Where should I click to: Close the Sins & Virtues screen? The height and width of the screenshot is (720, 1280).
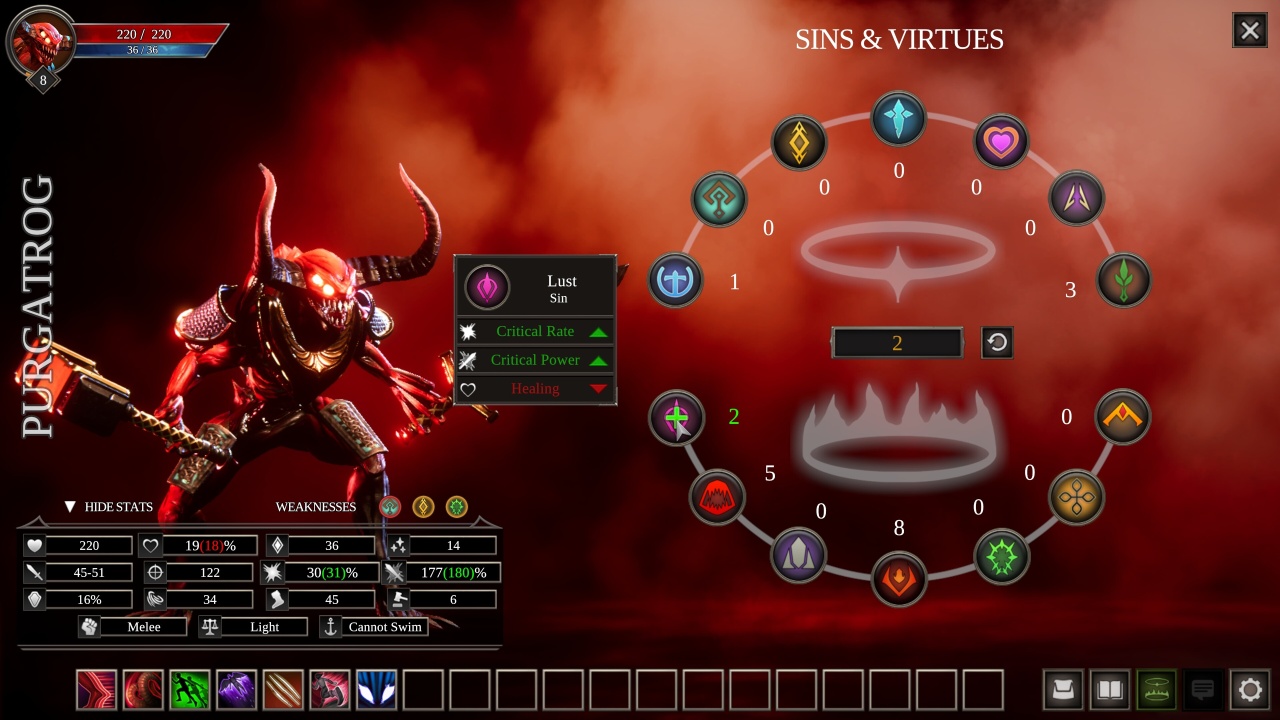click(x=1250, y=31)
